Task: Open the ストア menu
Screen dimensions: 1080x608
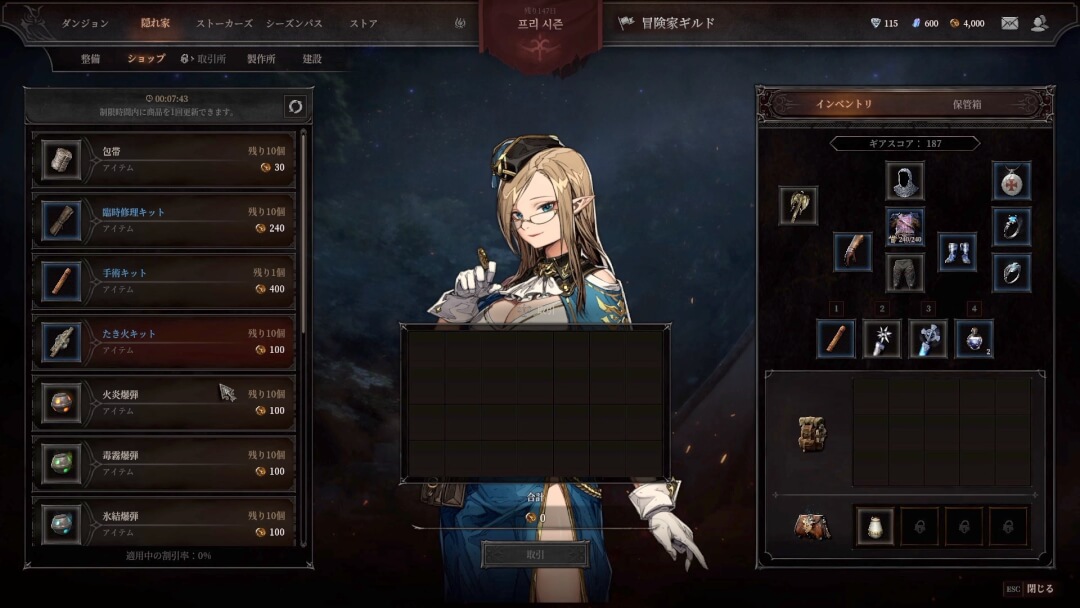Action: click(363, 23)
